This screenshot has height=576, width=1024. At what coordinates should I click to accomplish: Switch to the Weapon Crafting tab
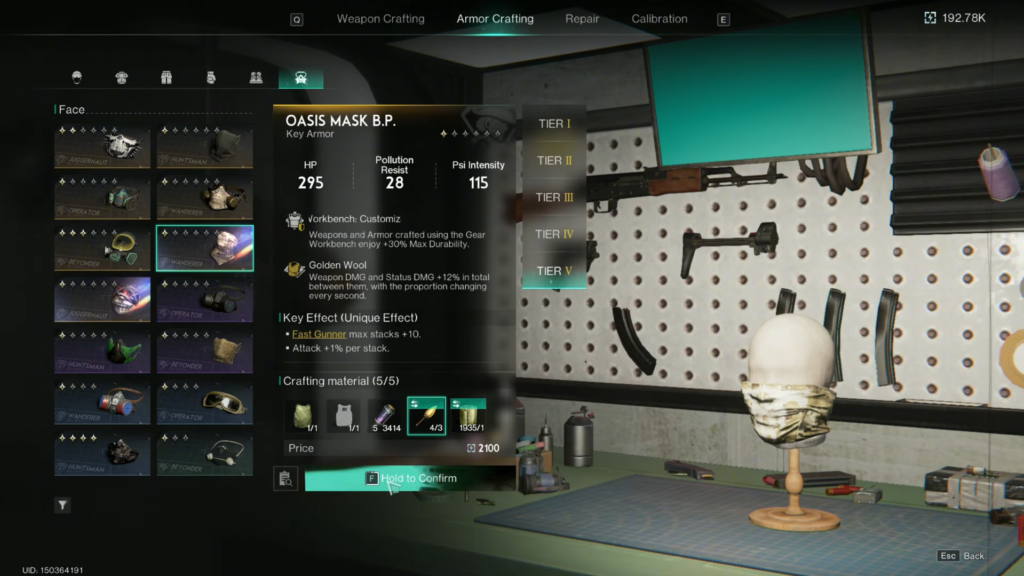(x=380, y=19)
